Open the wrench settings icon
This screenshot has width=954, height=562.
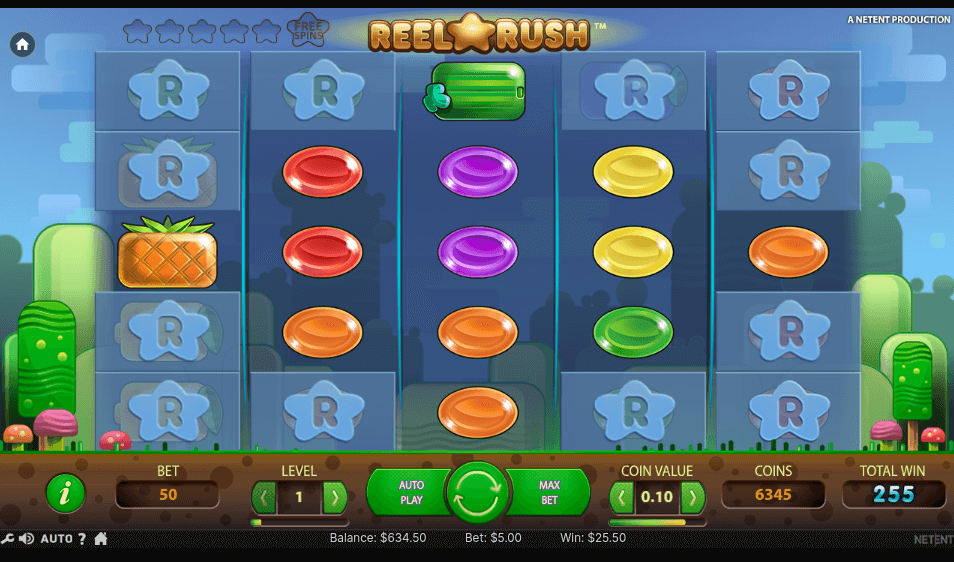[x=8, y=539]
